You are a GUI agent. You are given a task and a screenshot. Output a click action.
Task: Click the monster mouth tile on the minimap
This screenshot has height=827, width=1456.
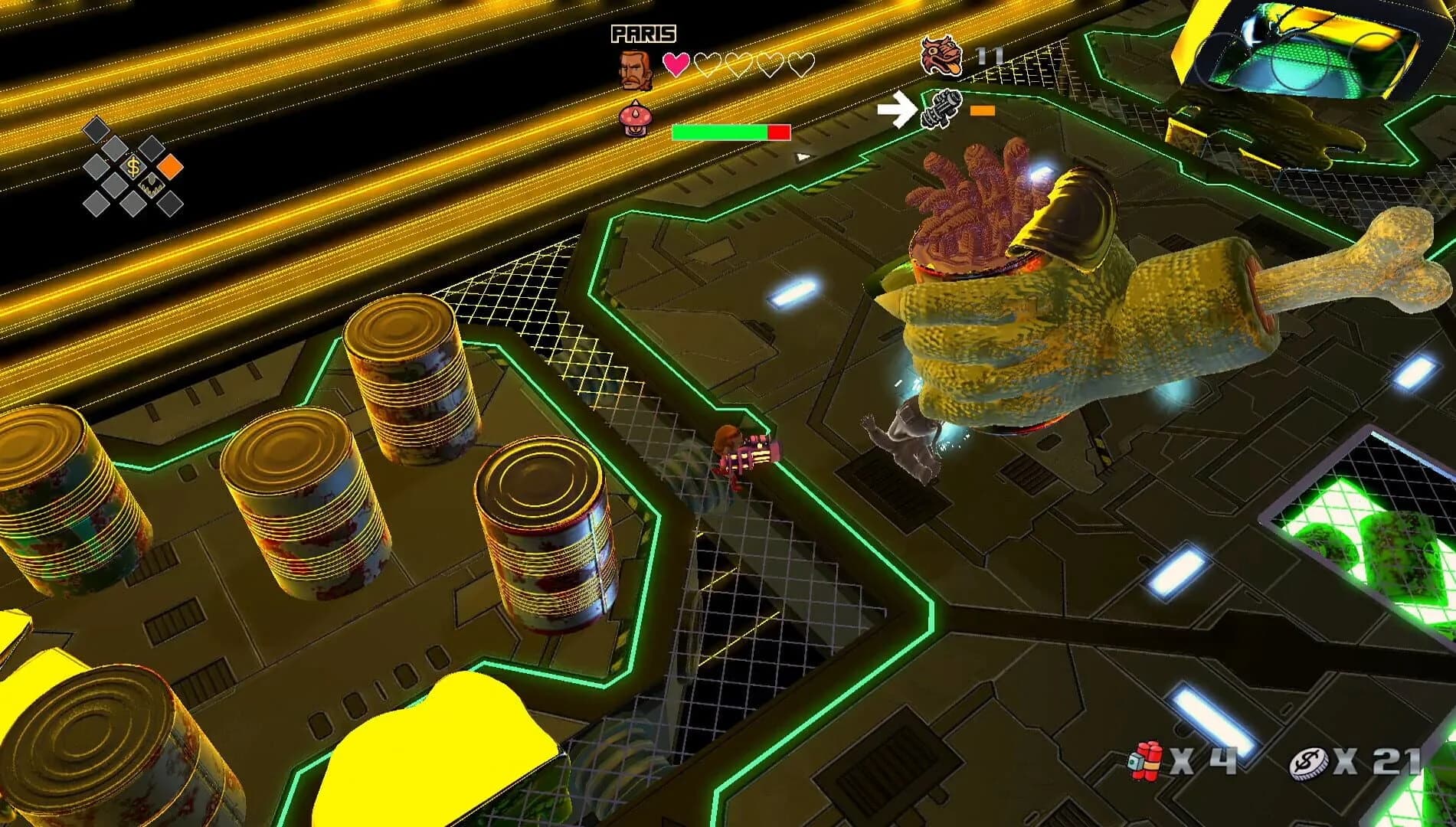click(152, 187)
